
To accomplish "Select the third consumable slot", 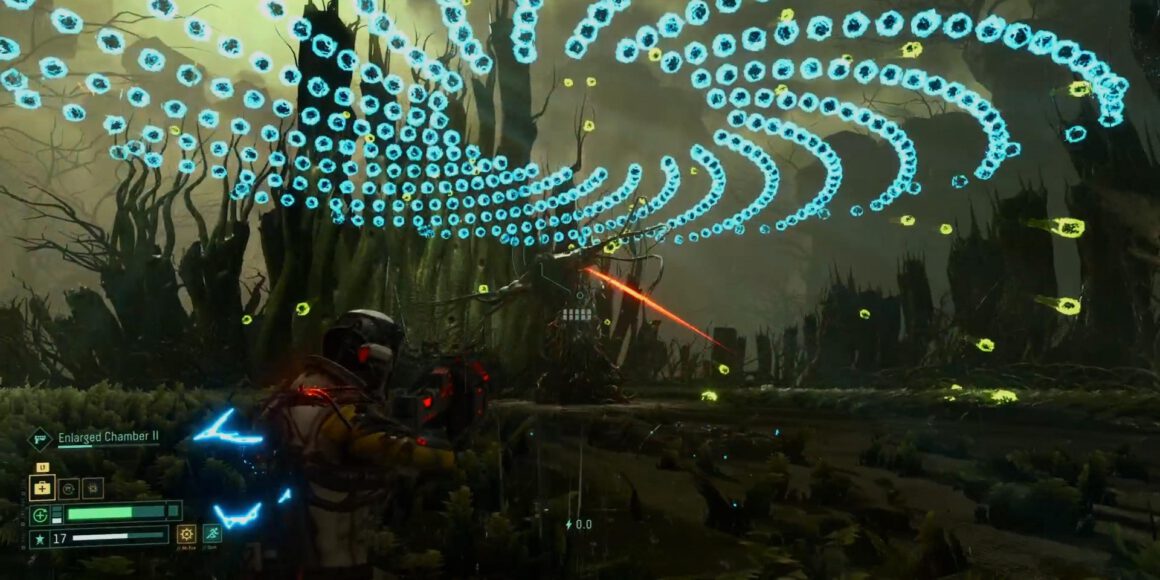I will [x=92, y=488].
